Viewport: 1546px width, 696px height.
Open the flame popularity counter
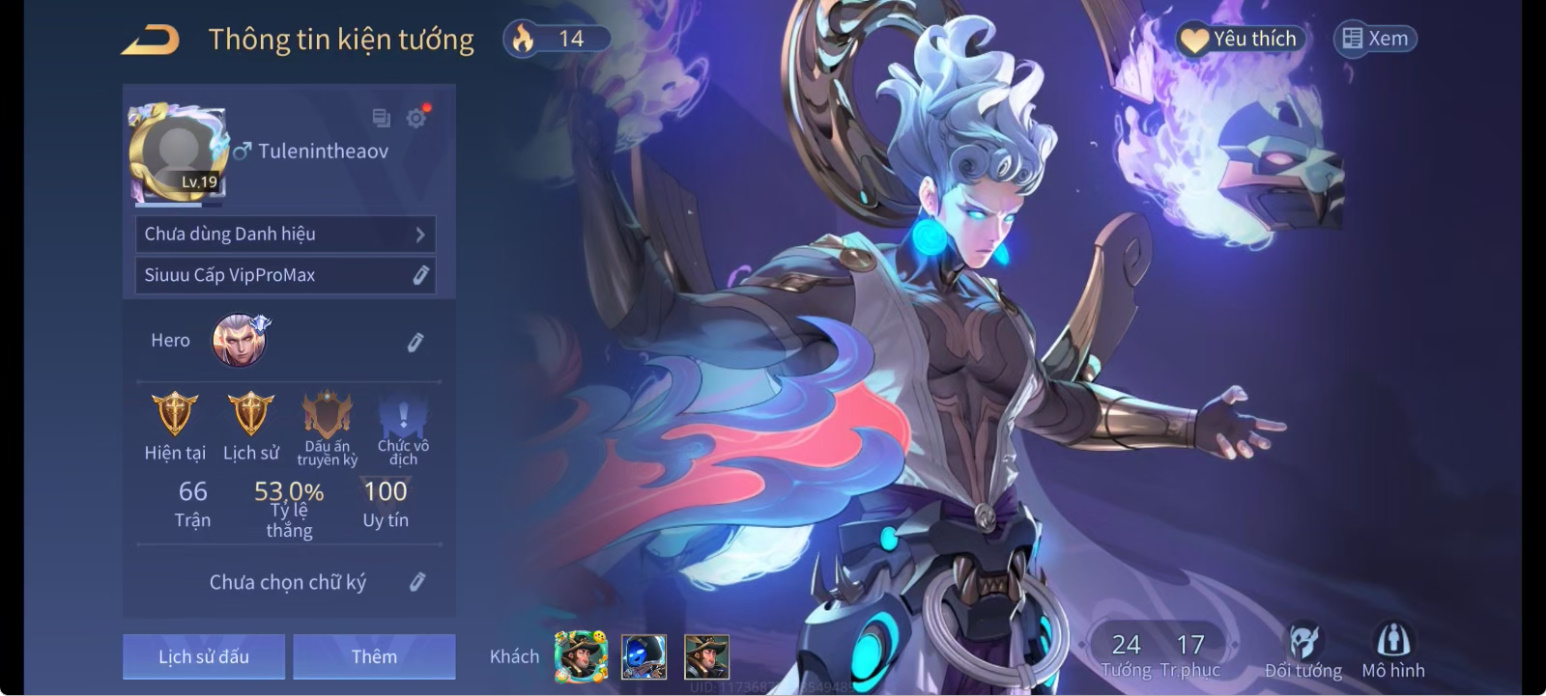click(557, 39)
